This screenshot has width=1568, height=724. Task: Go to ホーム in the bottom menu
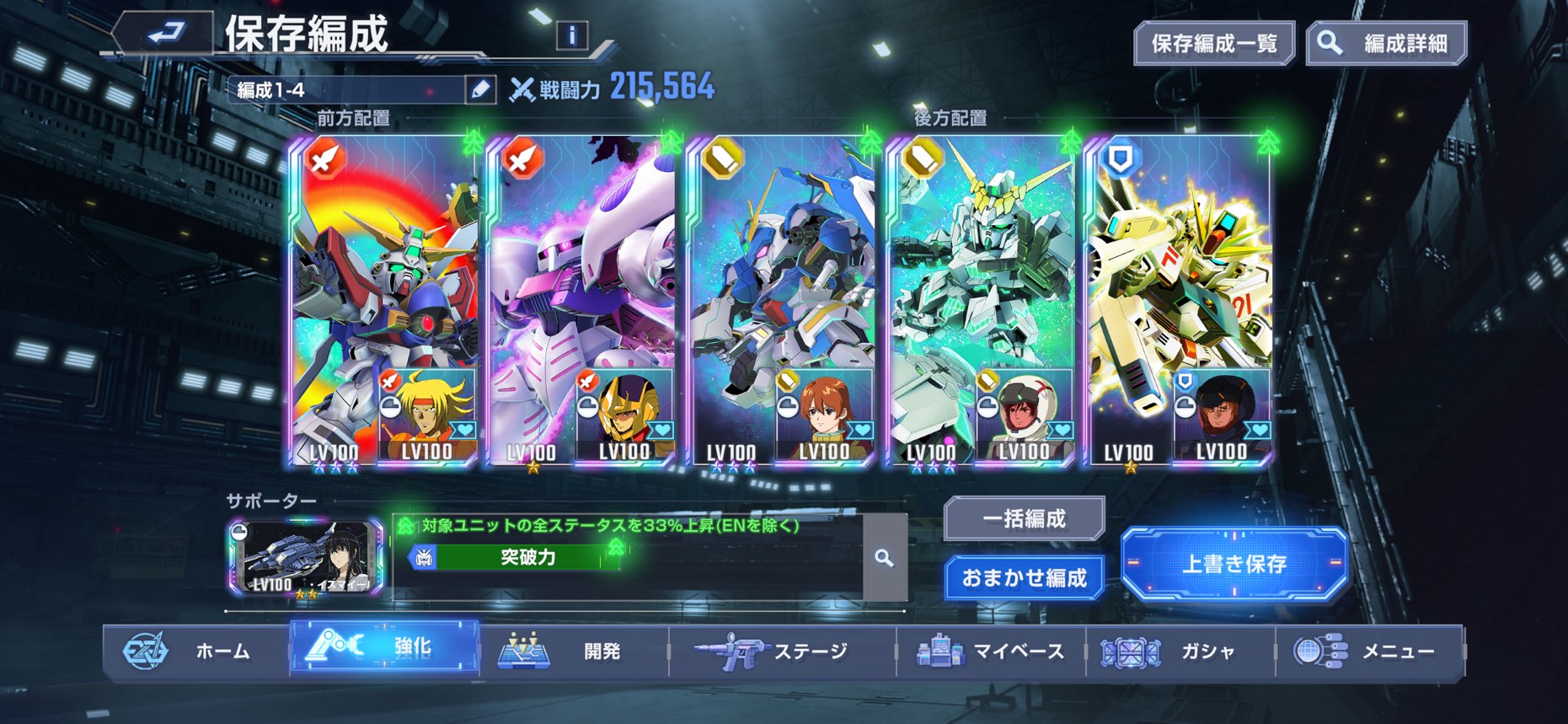point(196,651)
